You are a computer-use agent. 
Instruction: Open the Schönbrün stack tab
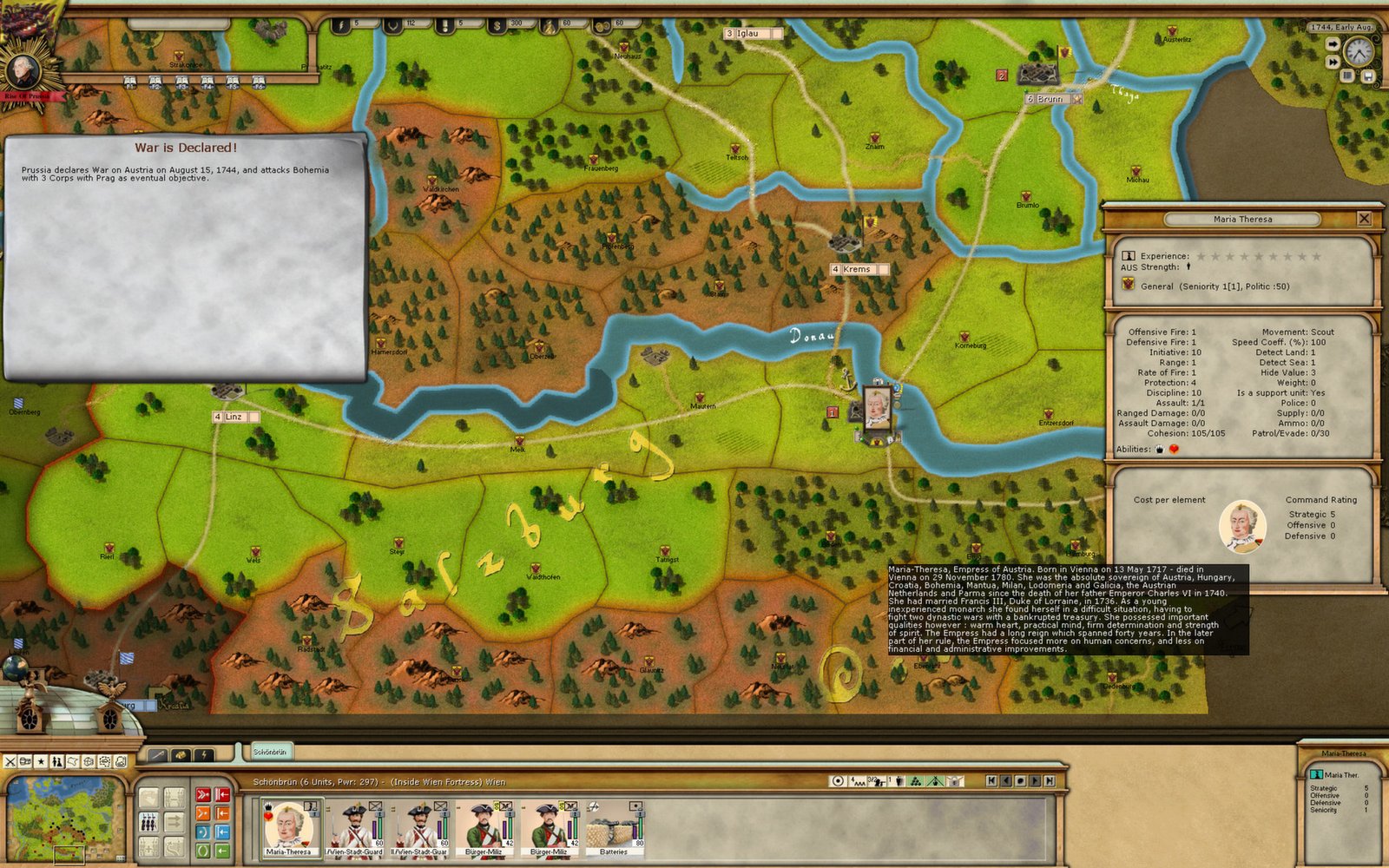point(270,752)
